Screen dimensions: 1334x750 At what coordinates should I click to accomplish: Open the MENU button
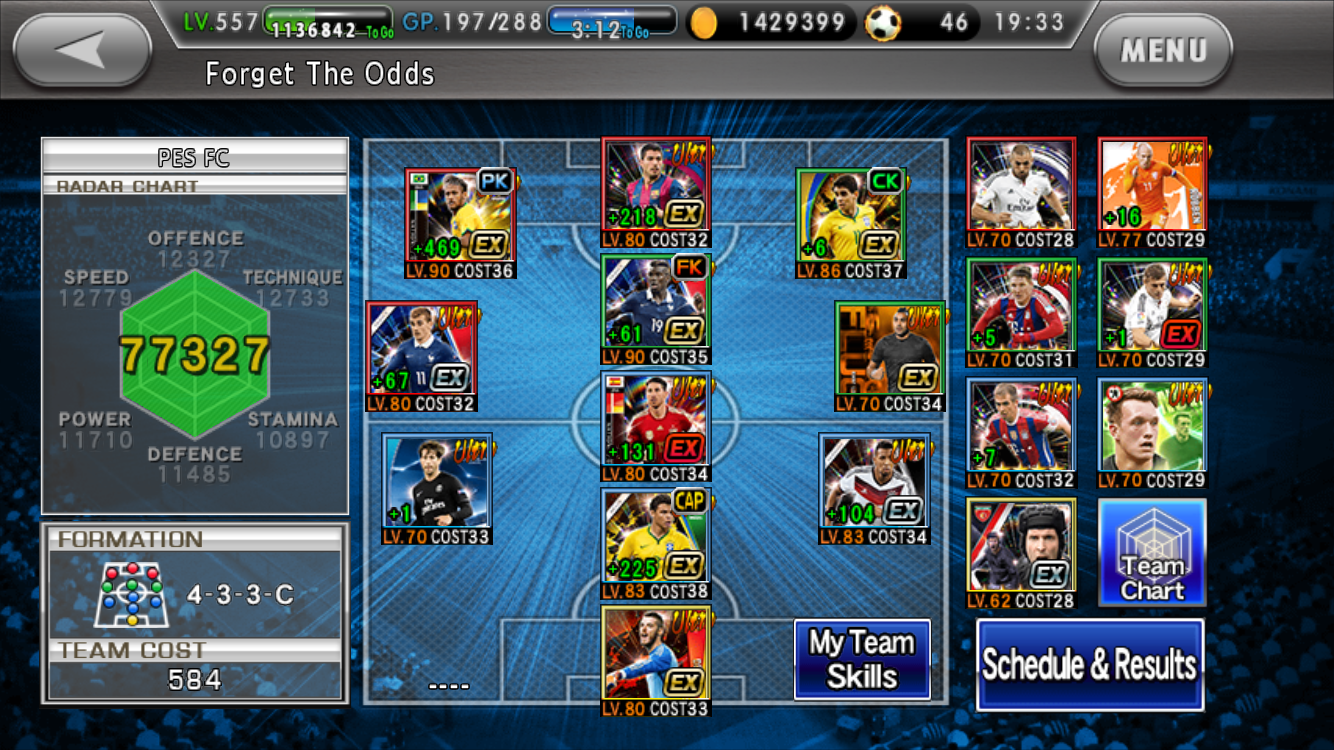[x=1163, y=50]
